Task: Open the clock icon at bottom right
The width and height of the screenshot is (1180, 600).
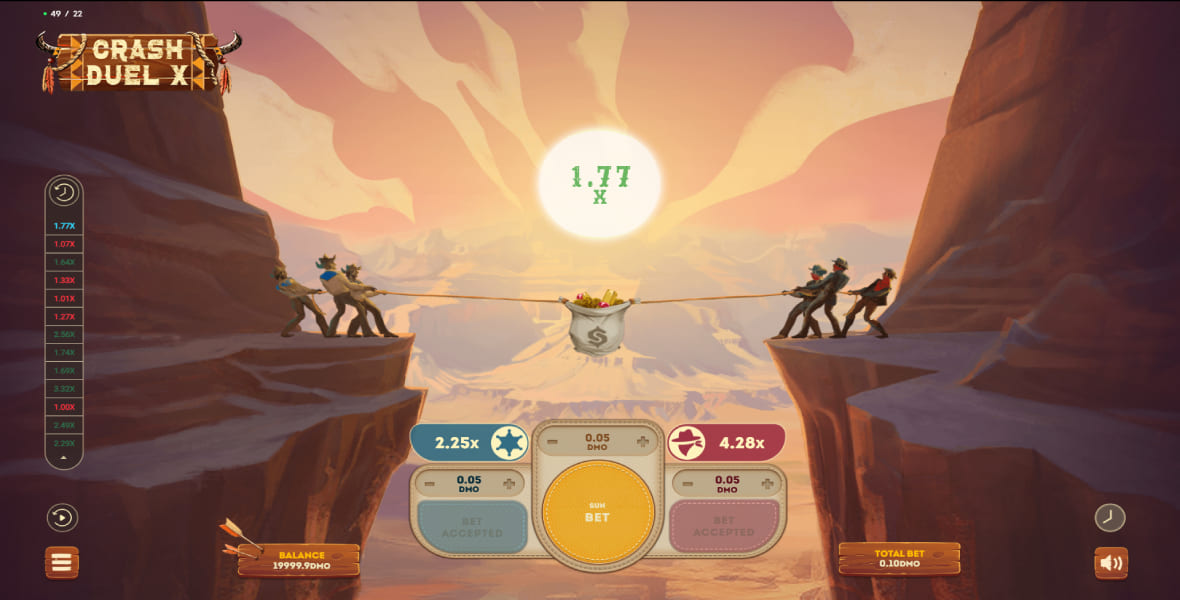Action: pos(1110,517)
